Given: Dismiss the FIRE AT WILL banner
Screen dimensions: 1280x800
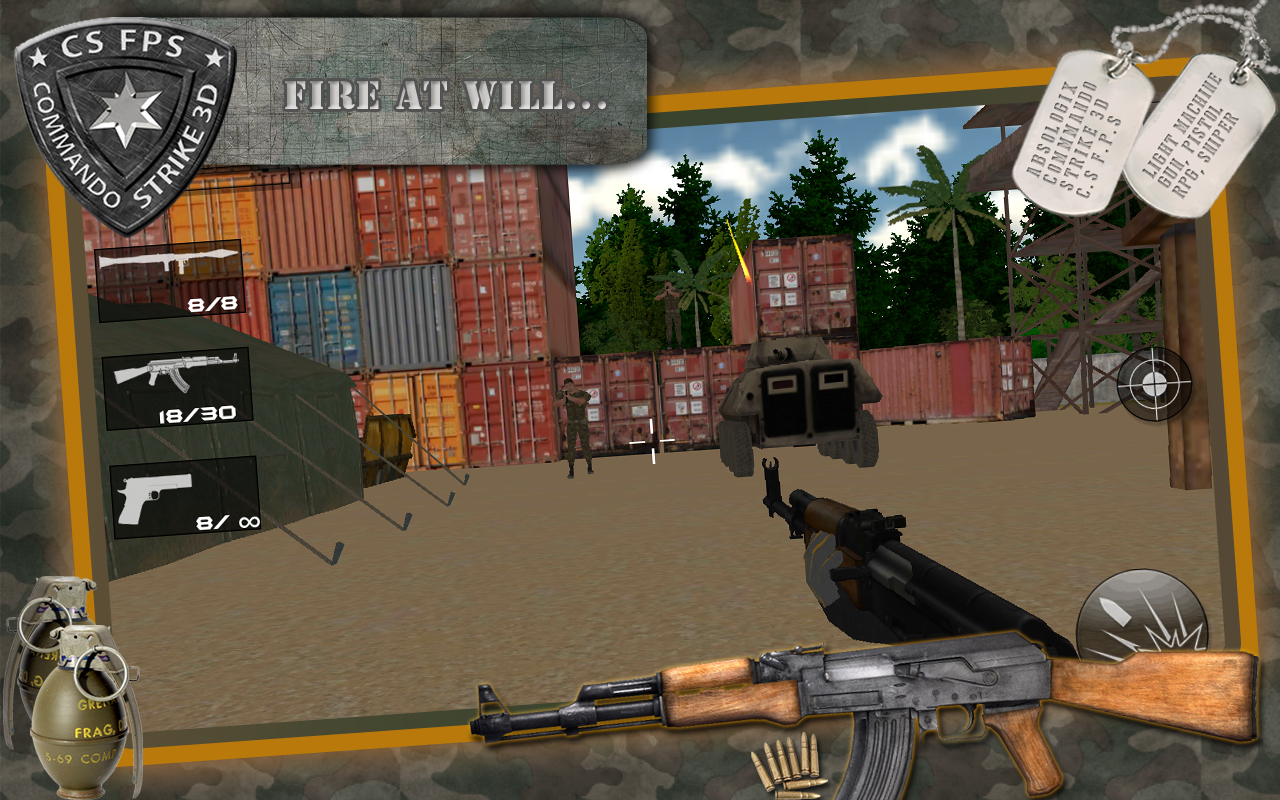Looking at the screenshot, I should [x=450, y=95].
